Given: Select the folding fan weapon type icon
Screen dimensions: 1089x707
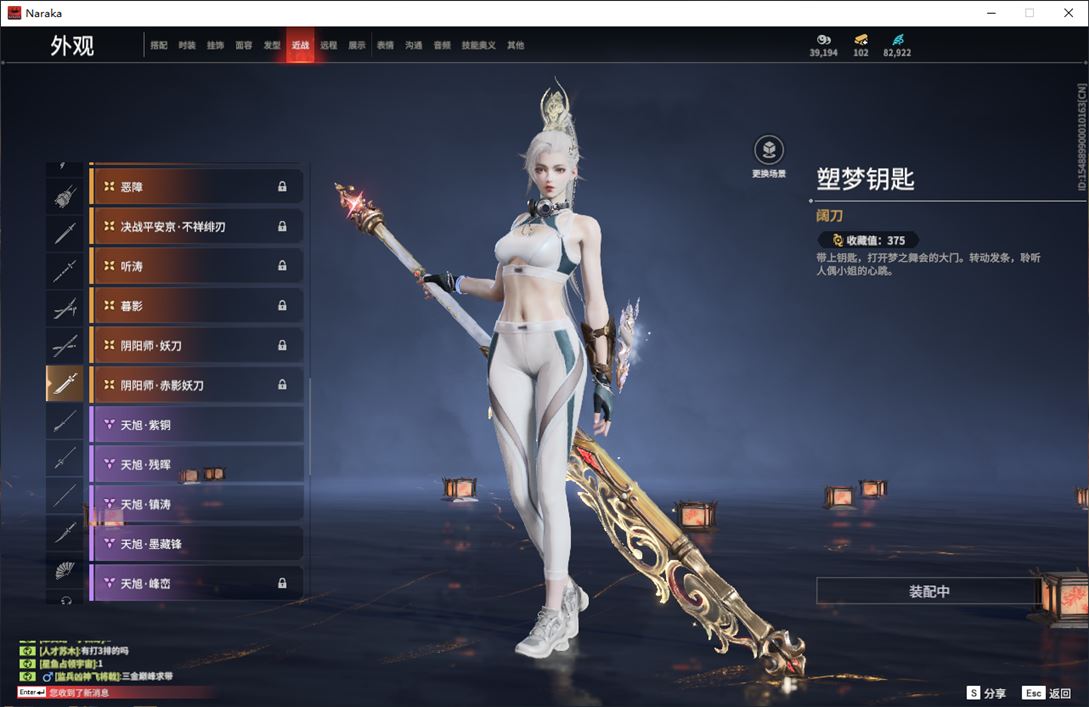Looking at the screenshot, I should point(65,571).
